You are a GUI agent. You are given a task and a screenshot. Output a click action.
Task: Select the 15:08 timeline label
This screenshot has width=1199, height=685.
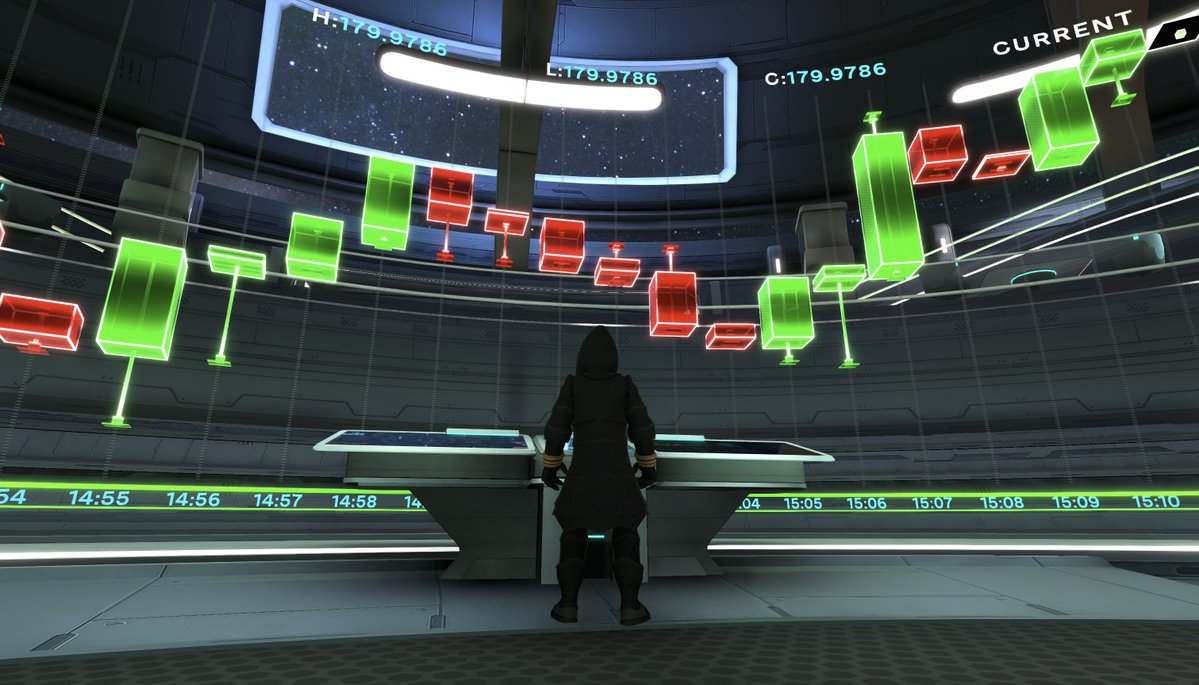(x=1001, y=502)
